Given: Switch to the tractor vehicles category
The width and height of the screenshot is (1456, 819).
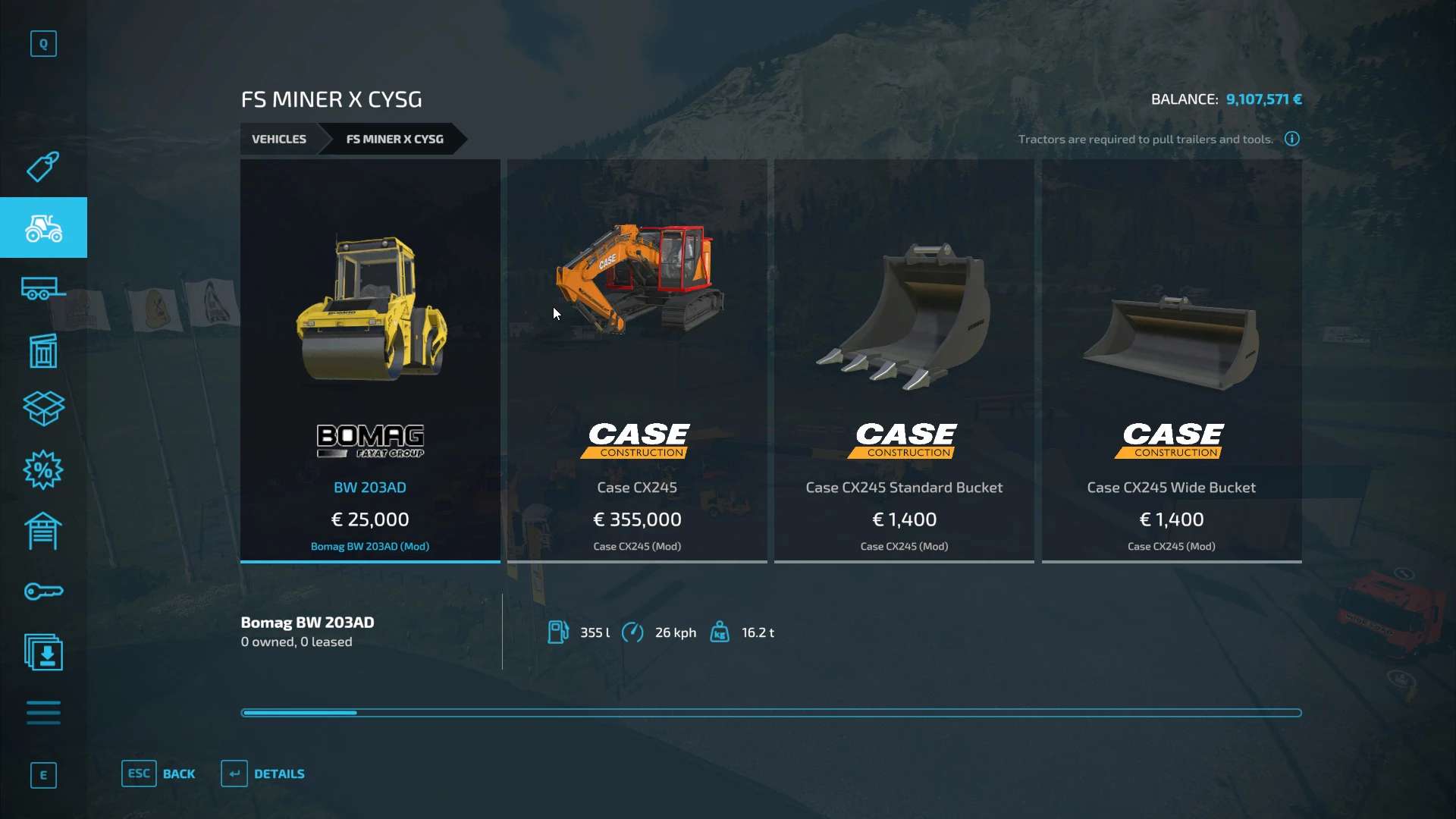Looking at the screenshot, I should tap(43, 227).
